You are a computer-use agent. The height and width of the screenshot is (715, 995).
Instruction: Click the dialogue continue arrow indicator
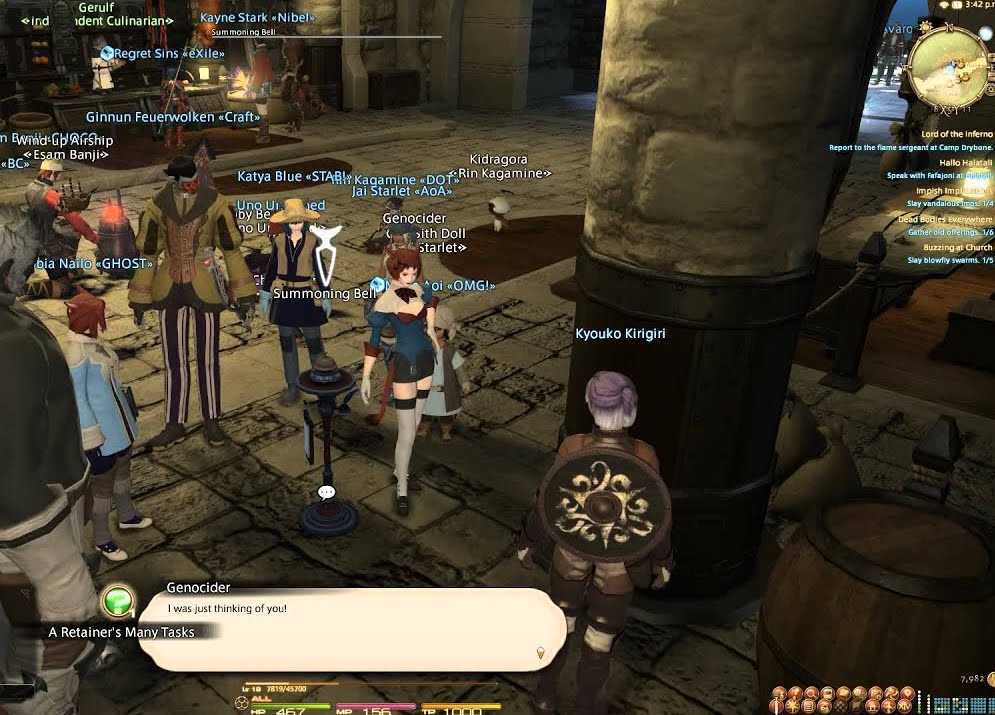tap(541, 653)
